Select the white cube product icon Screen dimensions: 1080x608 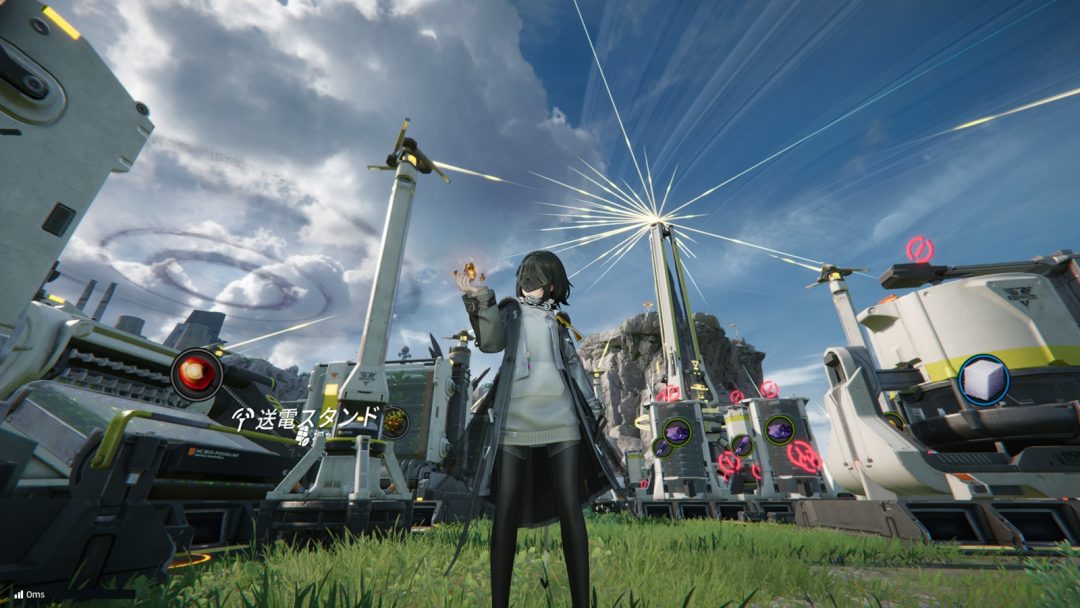(x=983, y=380)
